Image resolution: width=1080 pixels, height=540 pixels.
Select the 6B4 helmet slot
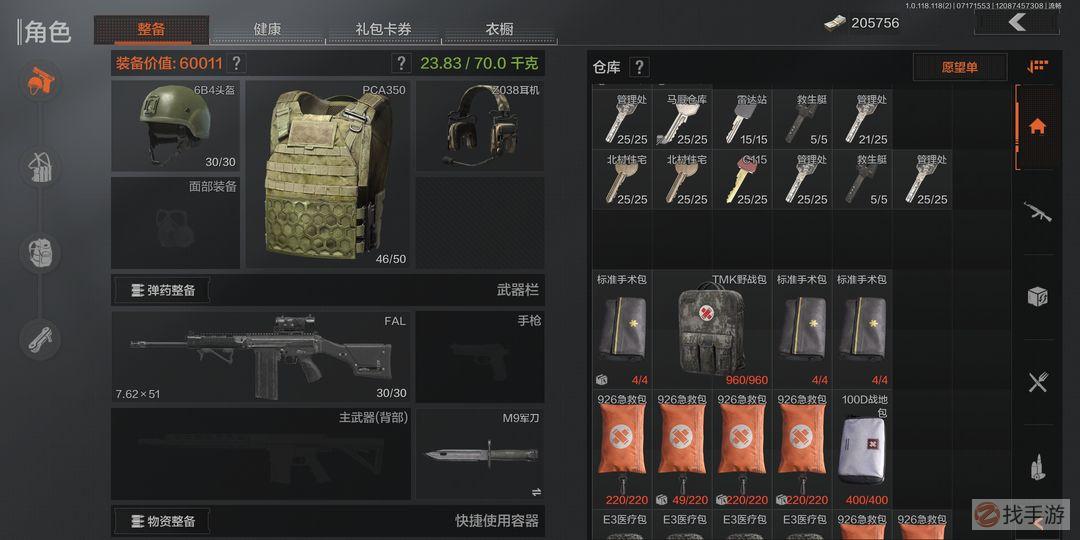[x=175, y=126]
